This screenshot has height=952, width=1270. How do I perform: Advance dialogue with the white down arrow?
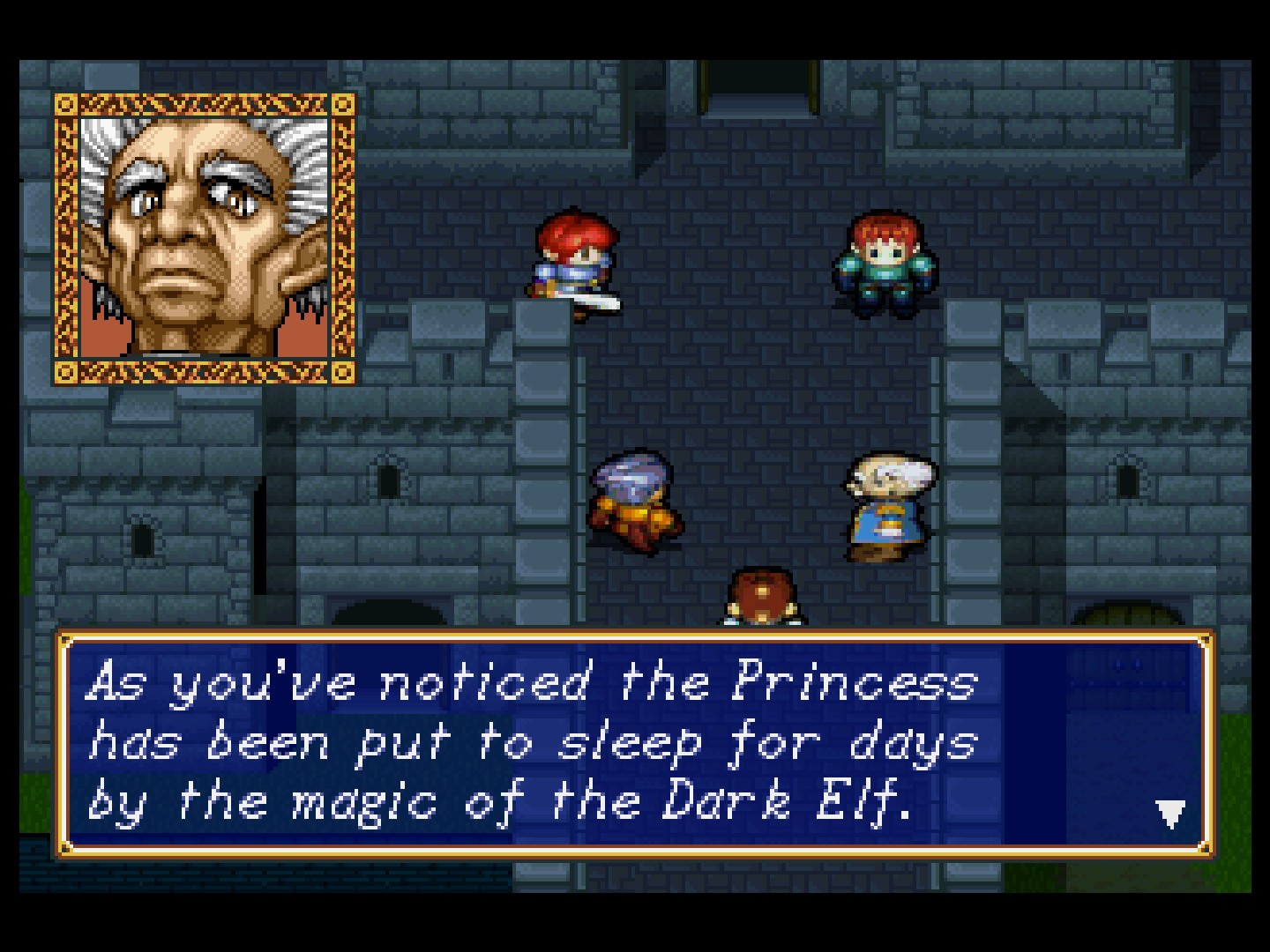click(x=1169, y=814)
